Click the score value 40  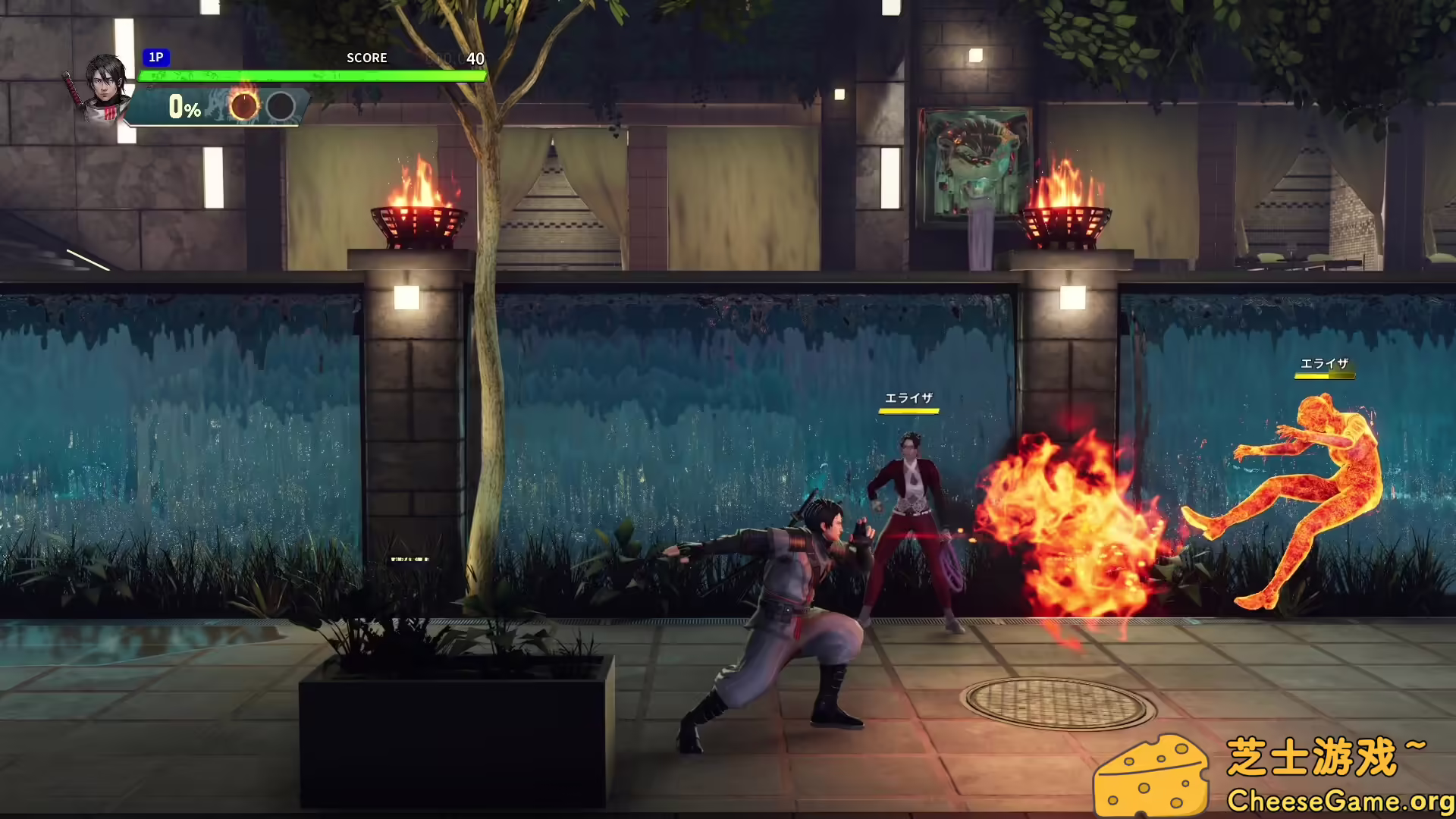(x=476, y=58)
